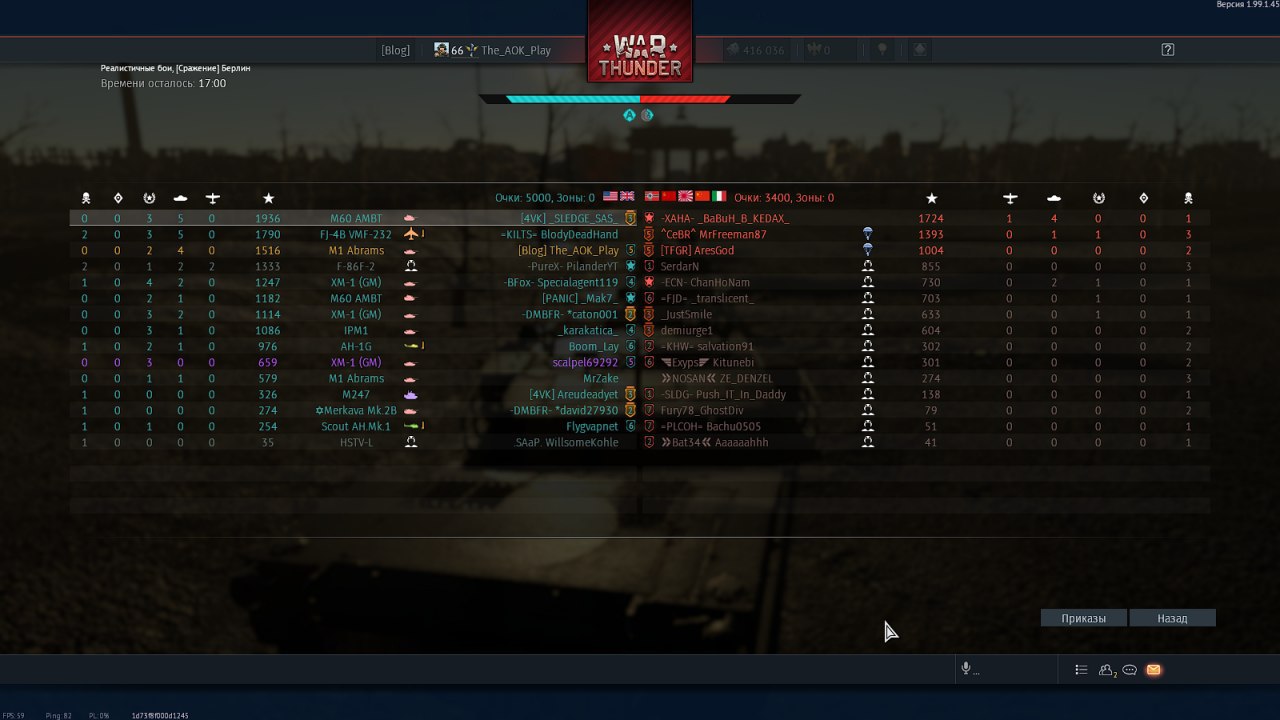Screen dimensions: 1280x720
Task: Open the chat speech bubble
Action: point(1130,670)
